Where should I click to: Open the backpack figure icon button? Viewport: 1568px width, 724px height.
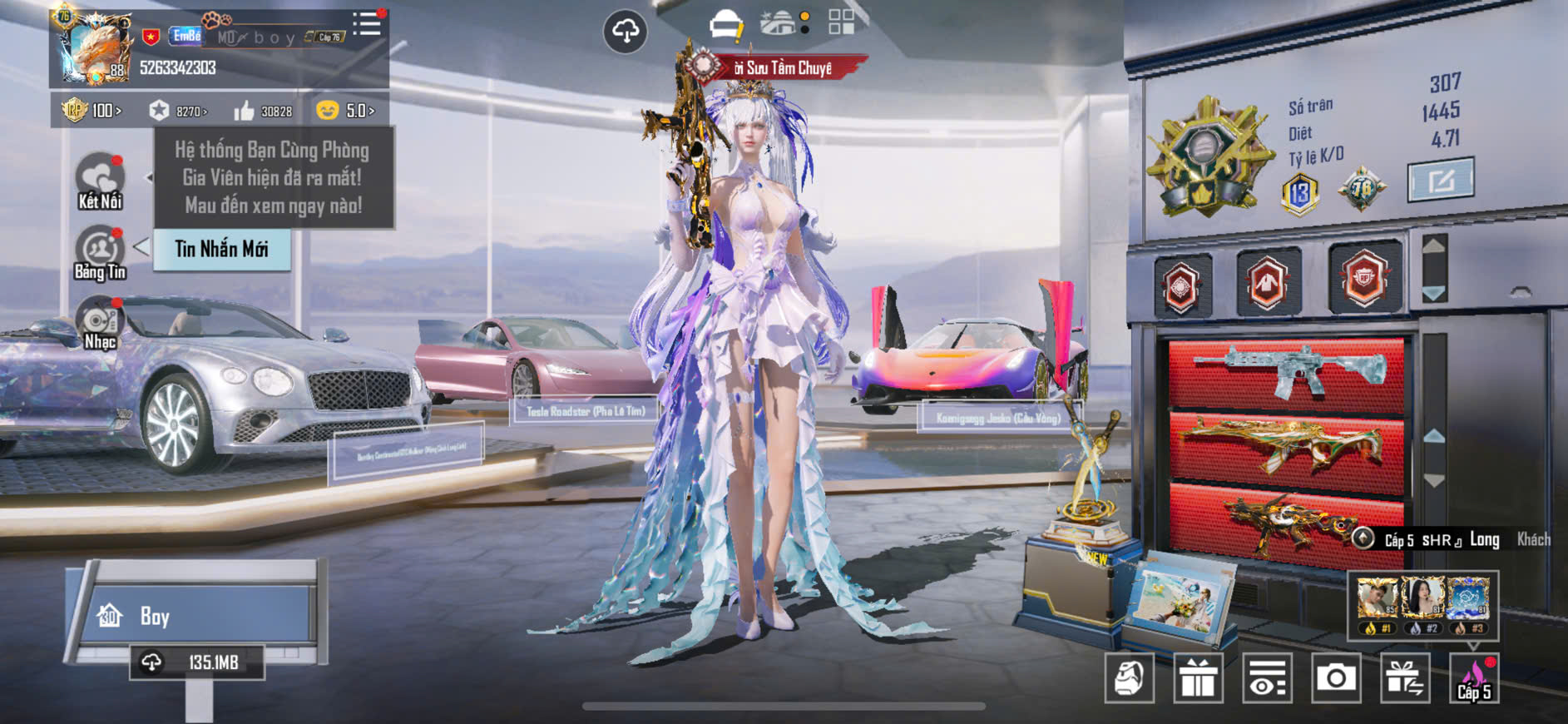click(x=1129, y=678)
